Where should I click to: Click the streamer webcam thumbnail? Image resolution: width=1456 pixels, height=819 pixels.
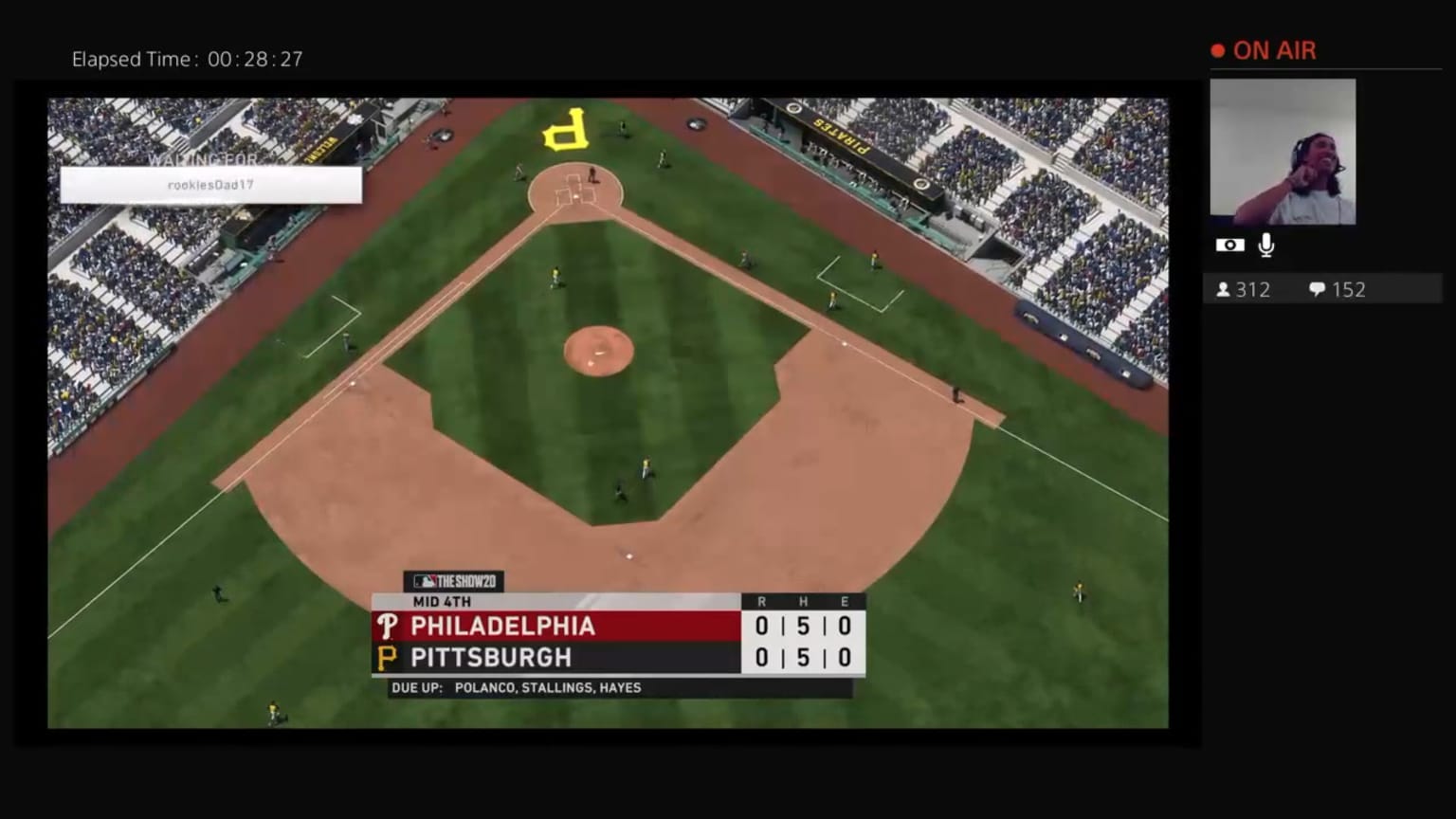[1283, 152]
